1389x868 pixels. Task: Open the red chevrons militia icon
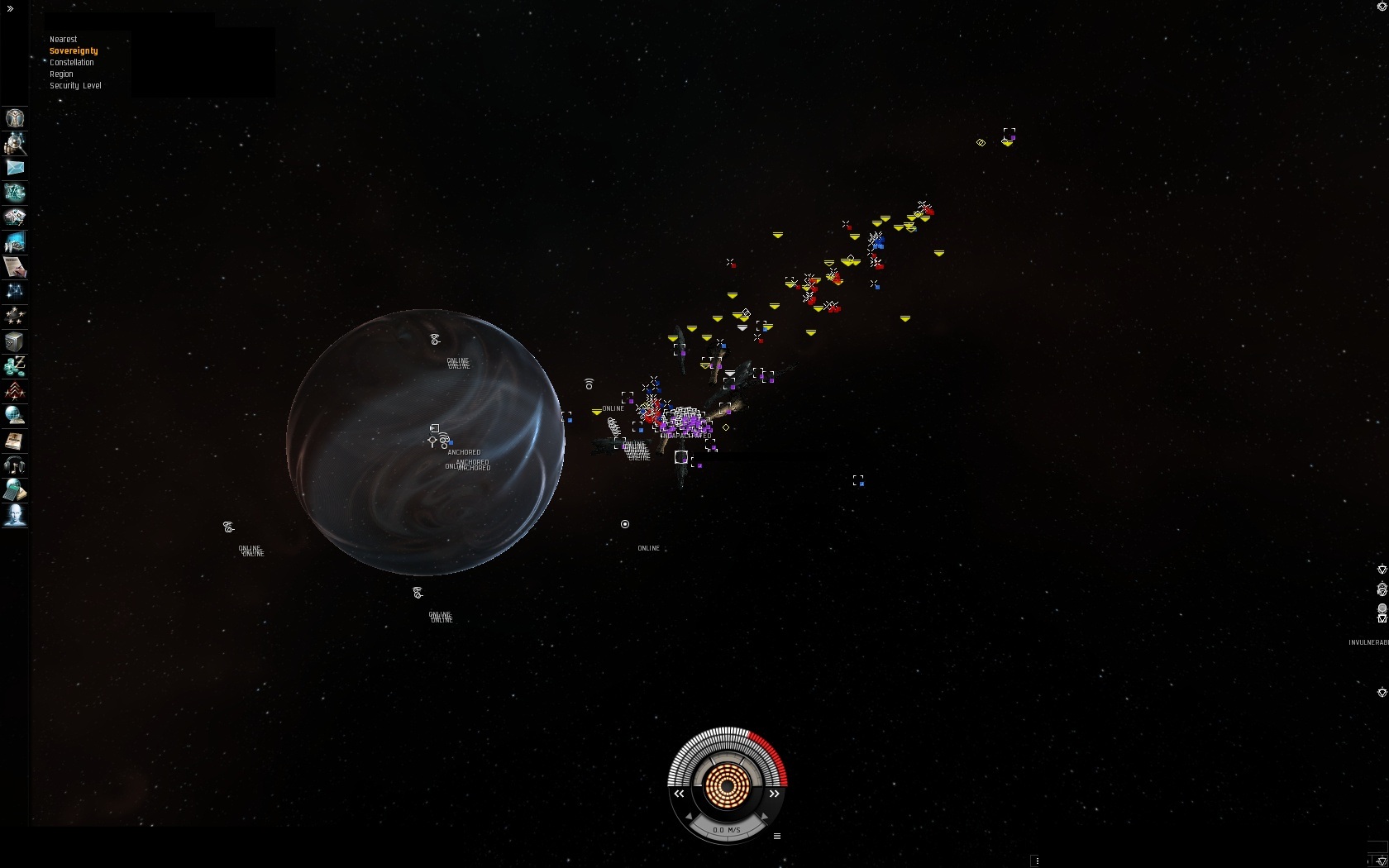point(15,390)
